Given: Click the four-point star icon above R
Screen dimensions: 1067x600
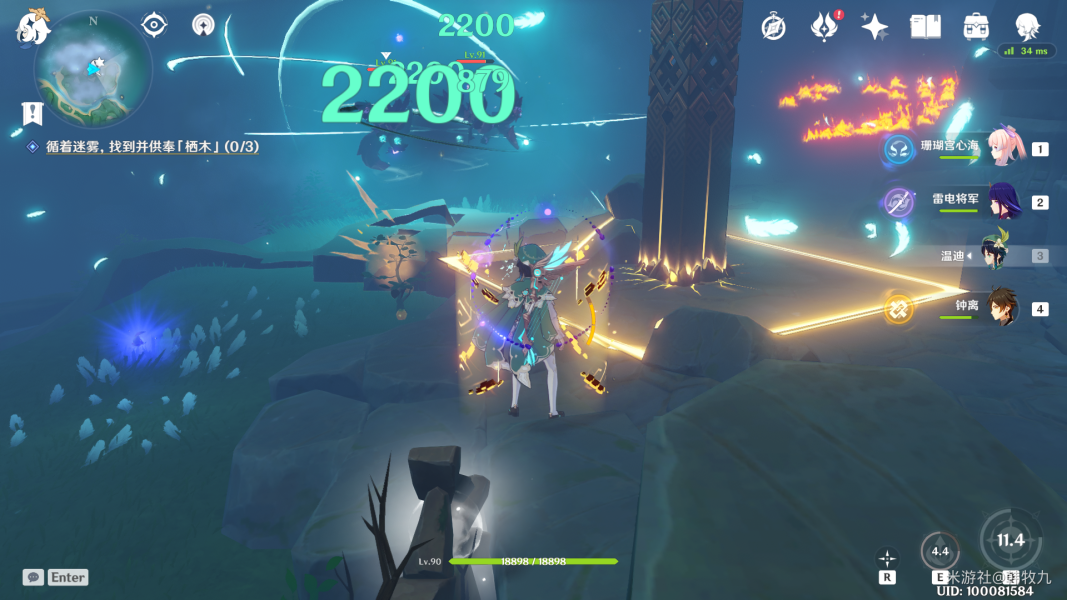Looking at the screenshot, I should tap(887, 559).
